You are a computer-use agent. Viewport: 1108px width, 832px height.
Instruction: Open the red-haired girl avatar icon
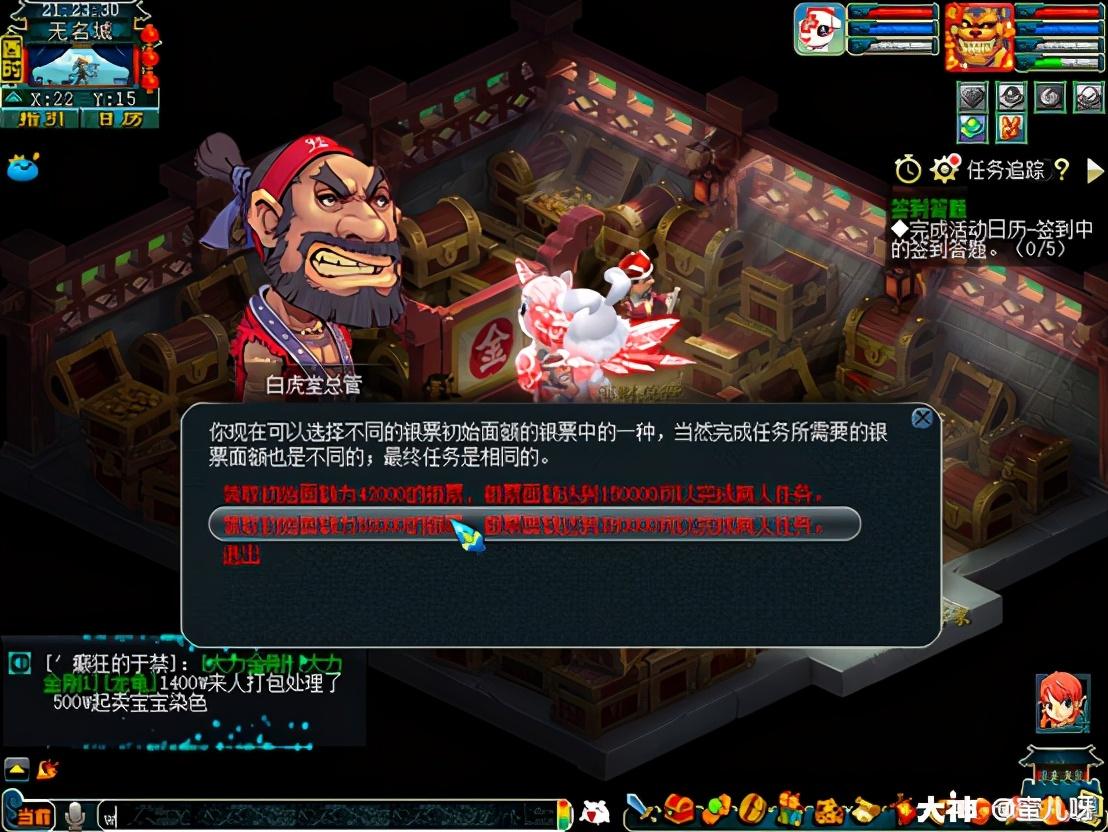(x=1060, y=699)
